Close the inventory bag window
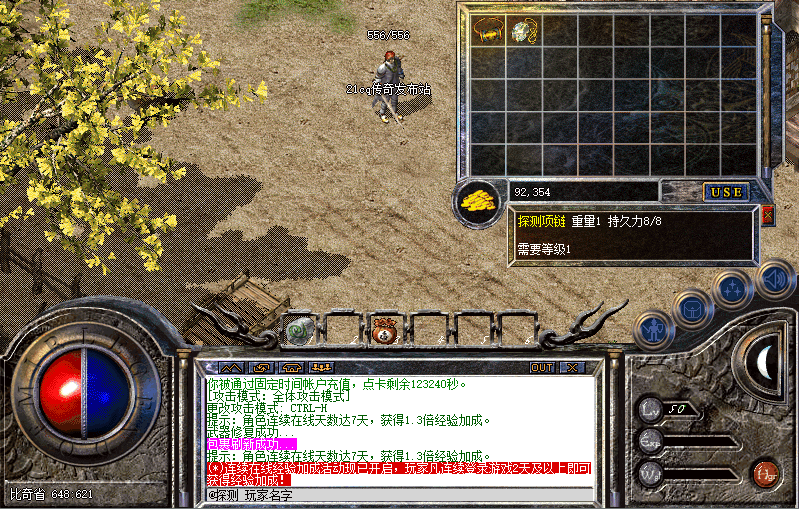 (x=767, y=214)
